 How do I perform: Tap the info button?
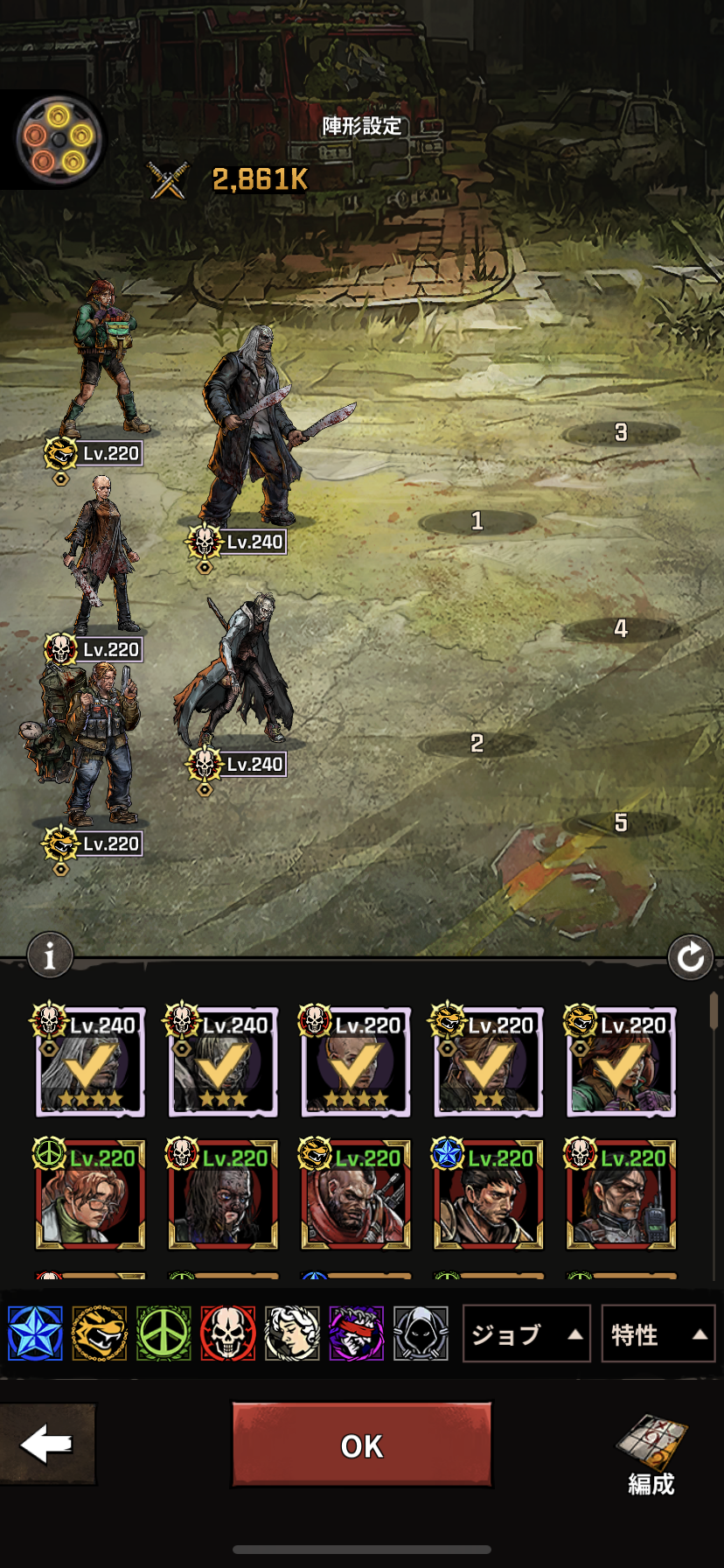click(x=50, y=956)
